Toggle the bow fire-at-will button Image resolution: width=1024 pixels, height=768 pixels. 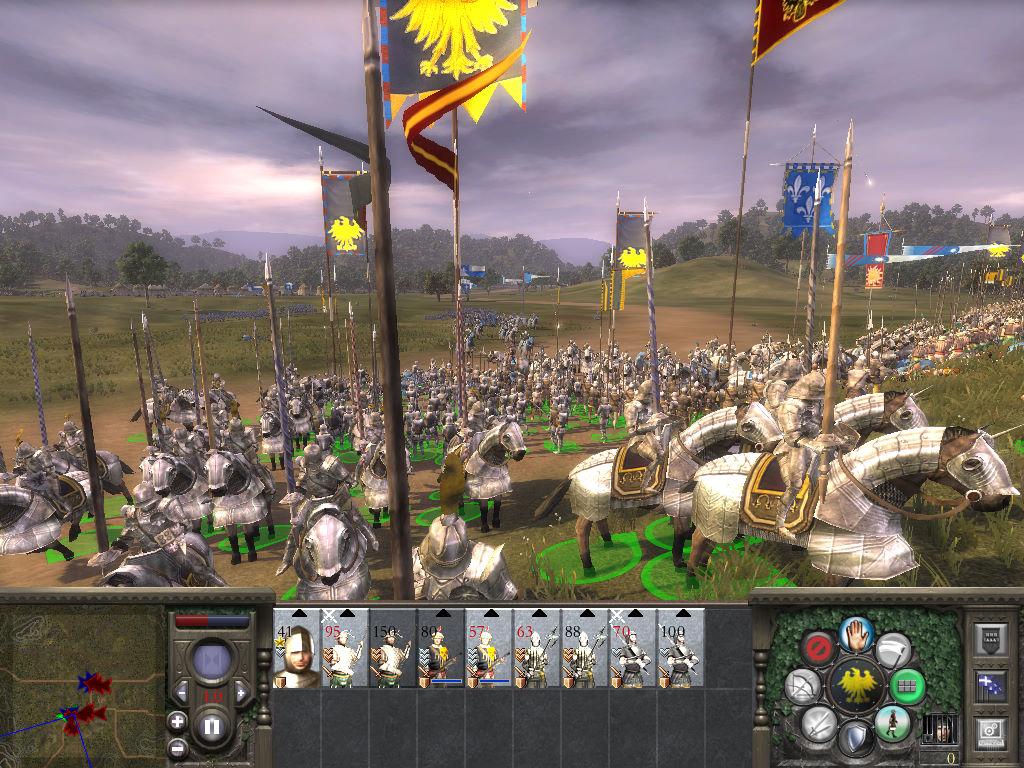coord(802,686)
